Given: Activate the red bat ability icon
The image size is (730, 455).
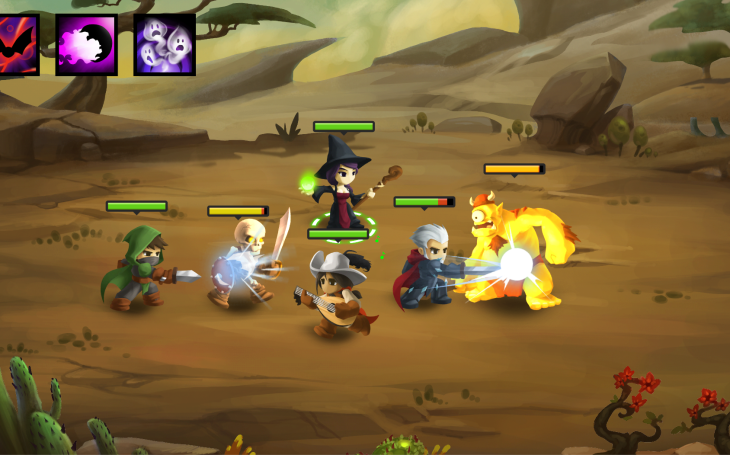Looking at the screenshot, I should click(x=17, y=45).
